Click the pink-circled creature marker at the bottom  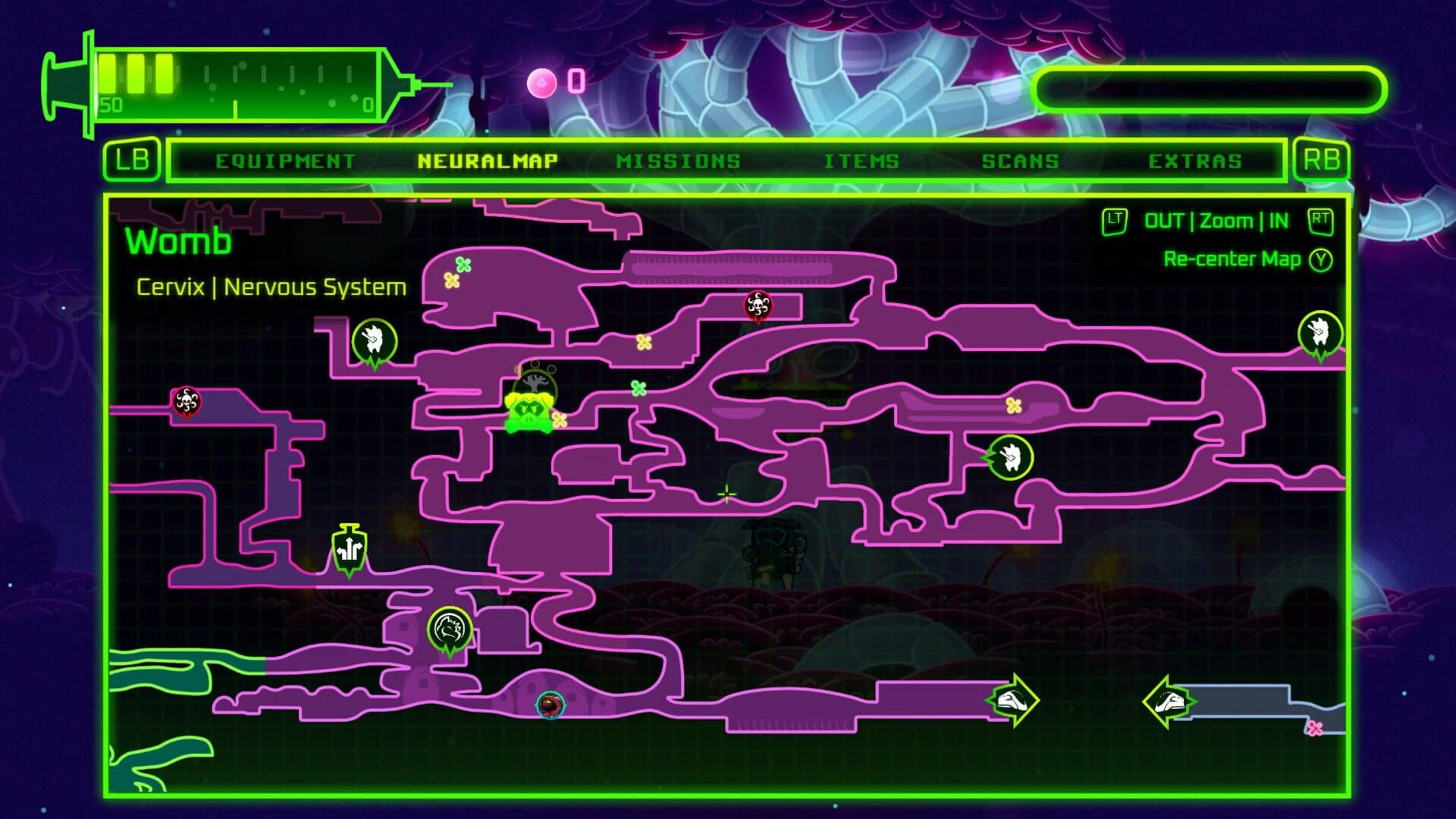[x=549, y=705]
